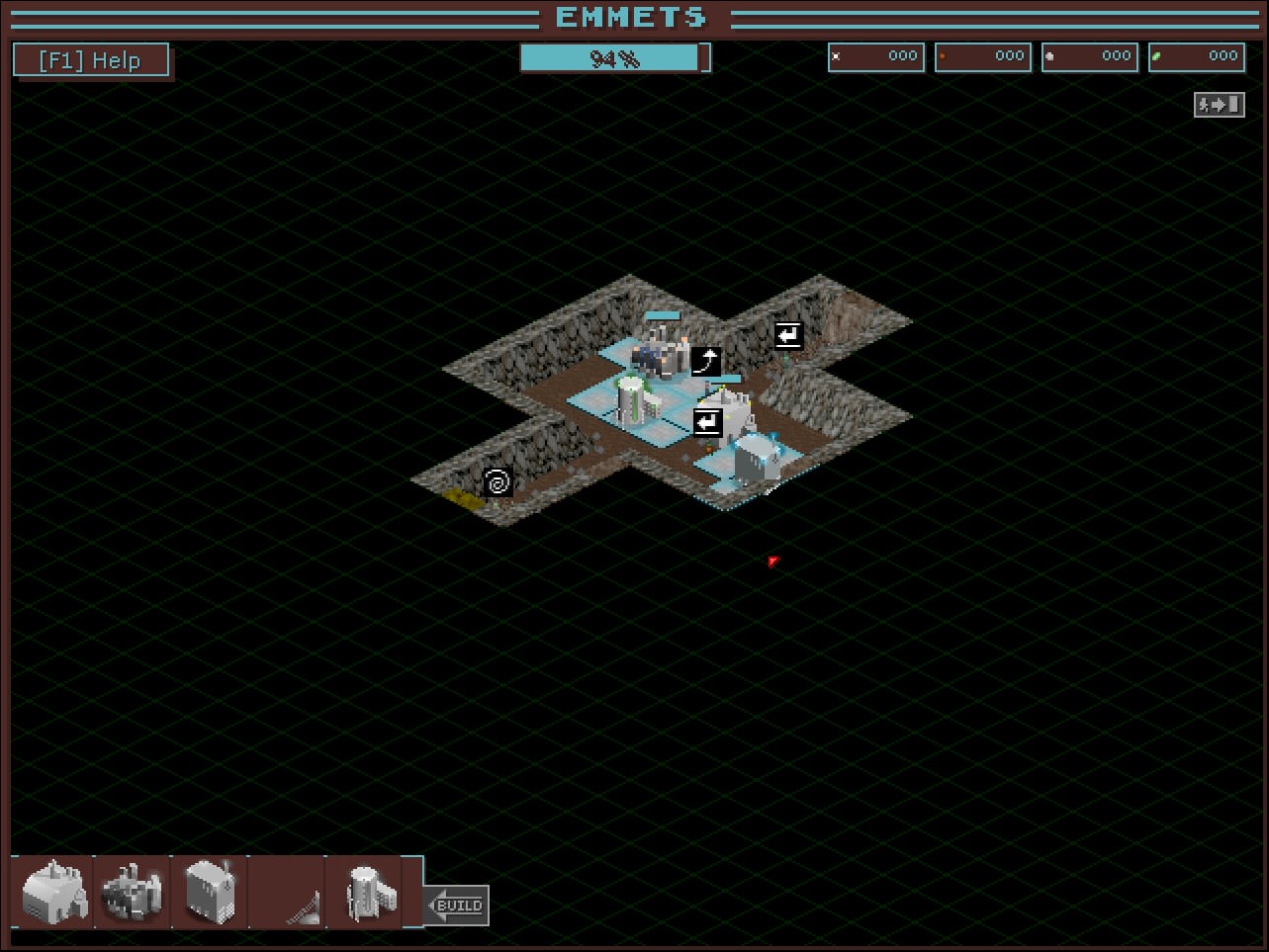Collapse the build bar with the BUILD arrow
1269x952 pixels.
pyautogui.click(x=457, y=905)
